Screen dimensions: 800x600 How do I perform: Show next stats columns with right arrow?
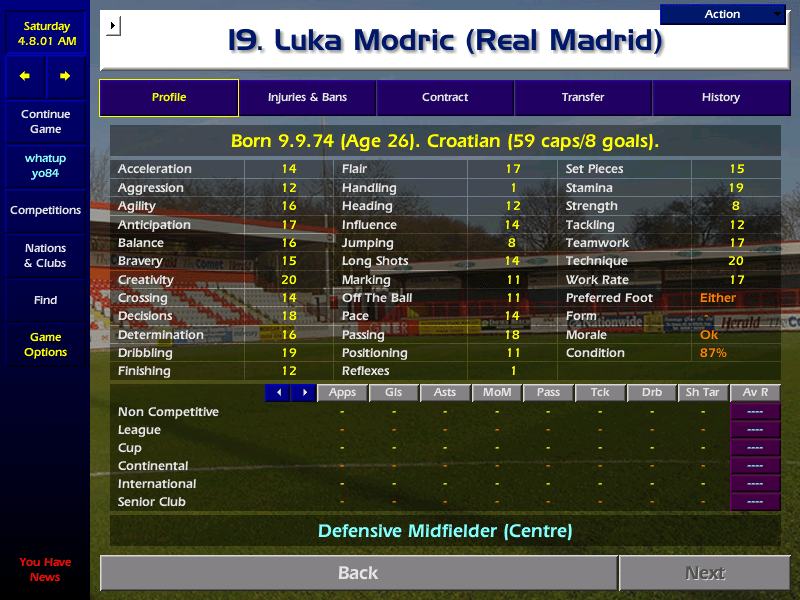point(304,393)
